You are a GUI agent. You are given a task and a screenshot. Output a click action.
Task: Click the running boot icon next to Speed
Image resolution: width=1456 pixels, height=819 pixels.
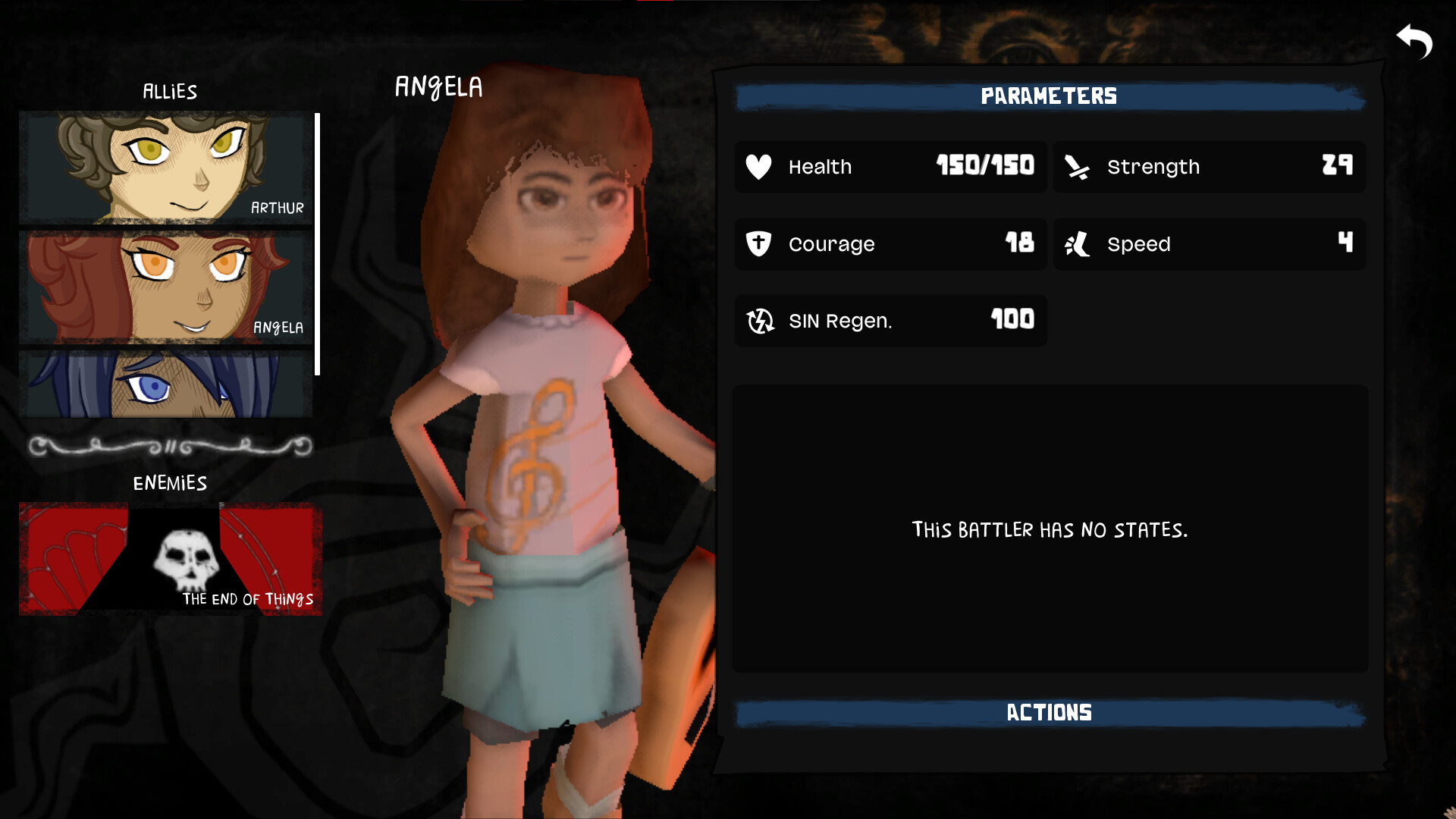[1077, 244]
